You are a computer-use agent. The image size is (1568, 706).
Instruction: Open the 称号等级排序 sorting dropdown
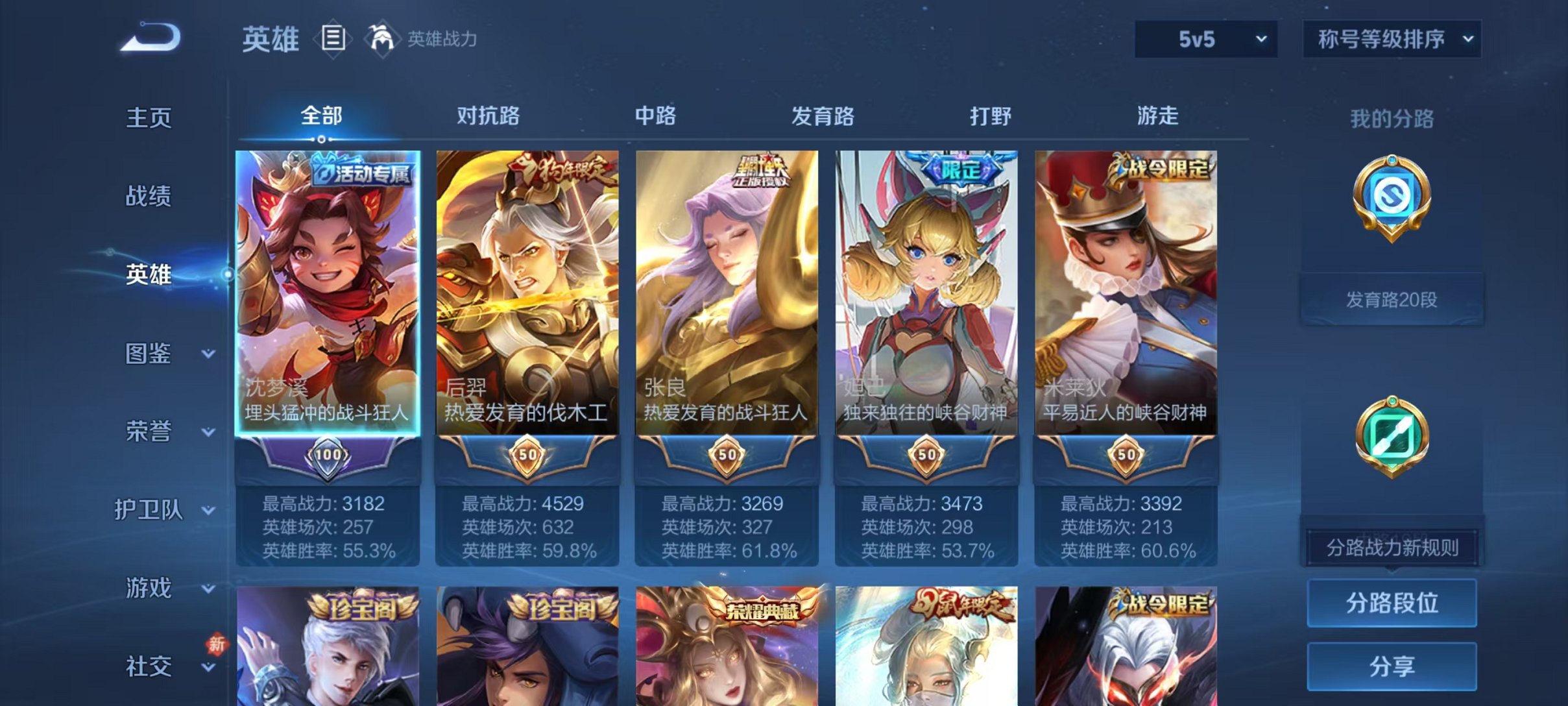[1390, 39]
